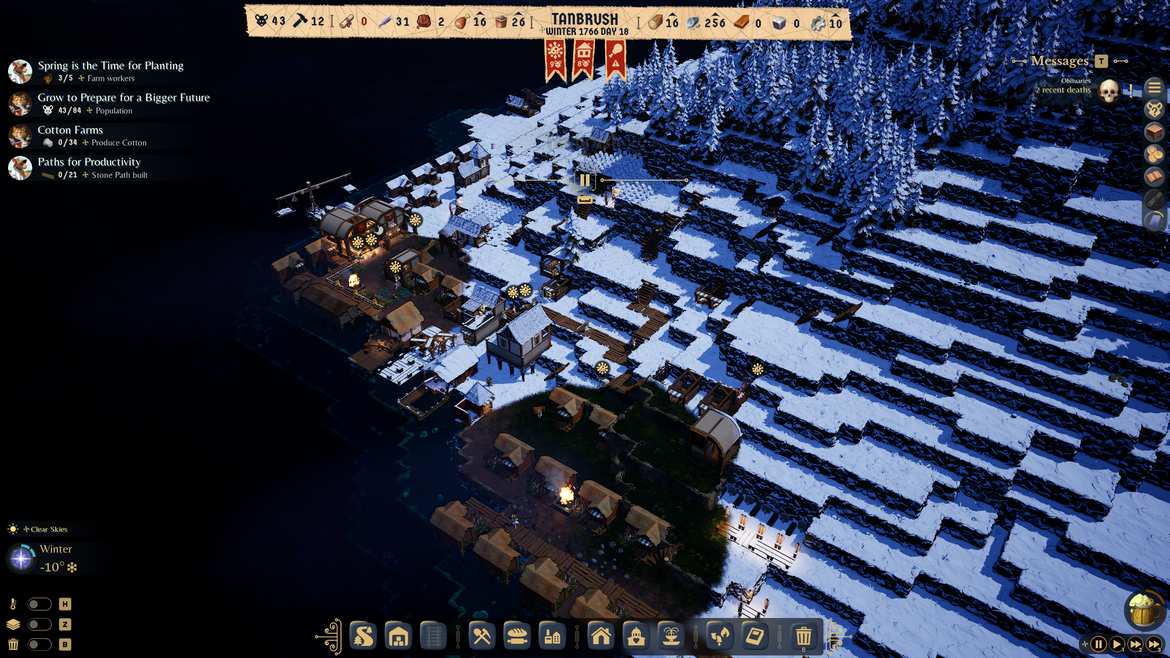1170x658 pixels.
Task: Open the wooden crate resources panel
Action: pos(1154,132)
